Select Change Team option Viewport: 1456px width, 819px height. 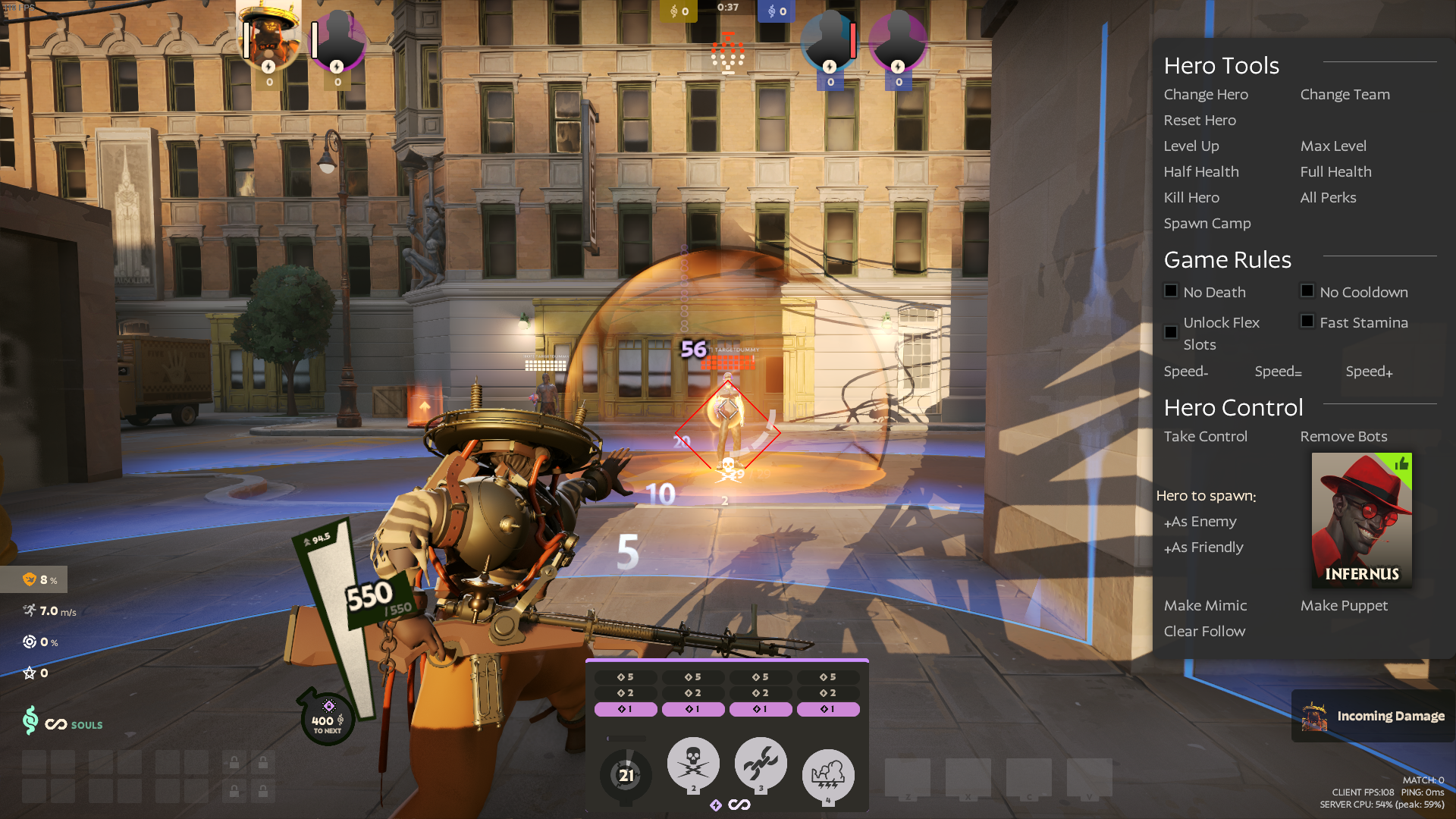1345,95
